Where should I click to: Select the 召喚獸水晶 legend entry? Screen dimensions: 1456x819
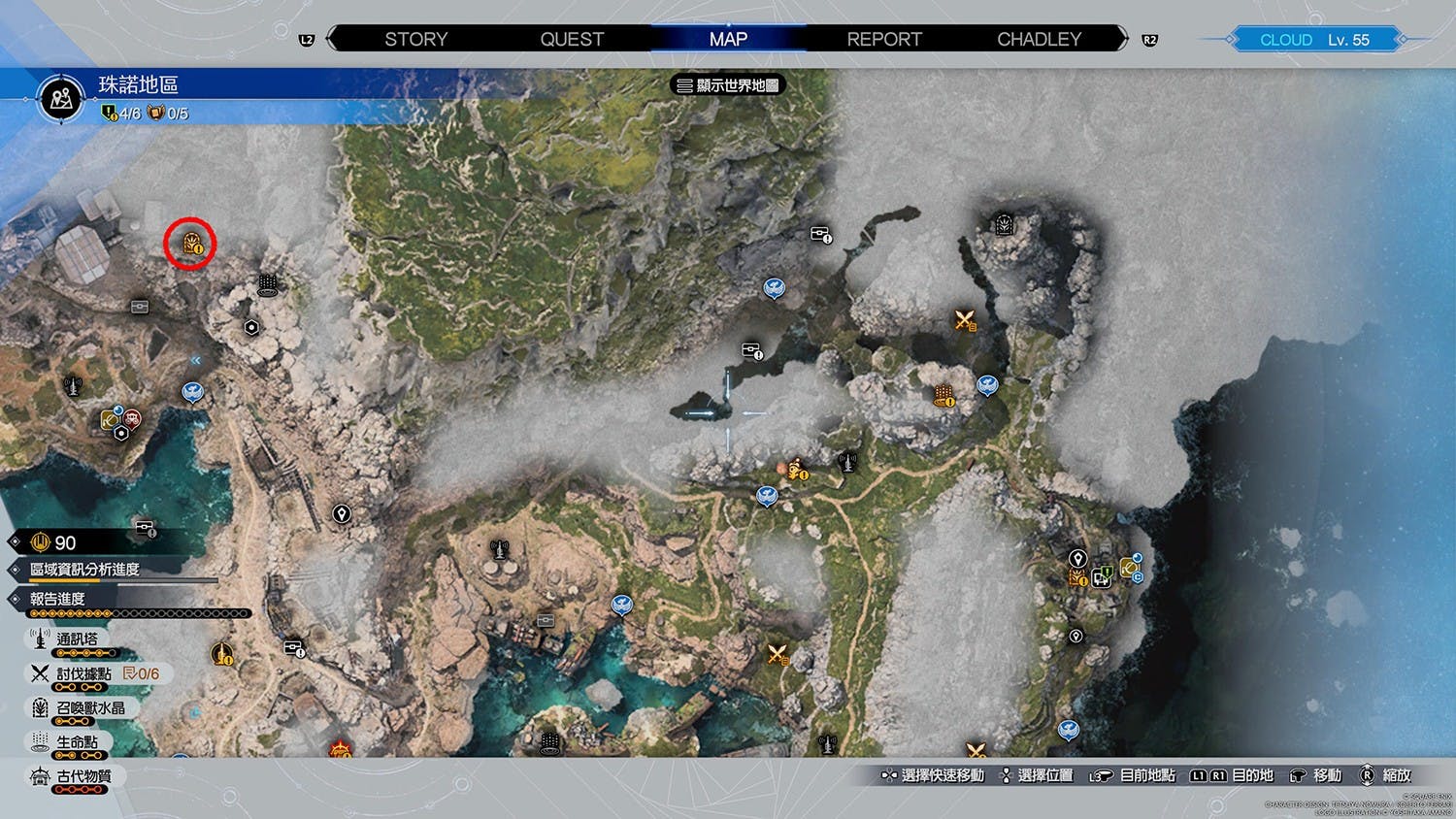click(90, 708)
